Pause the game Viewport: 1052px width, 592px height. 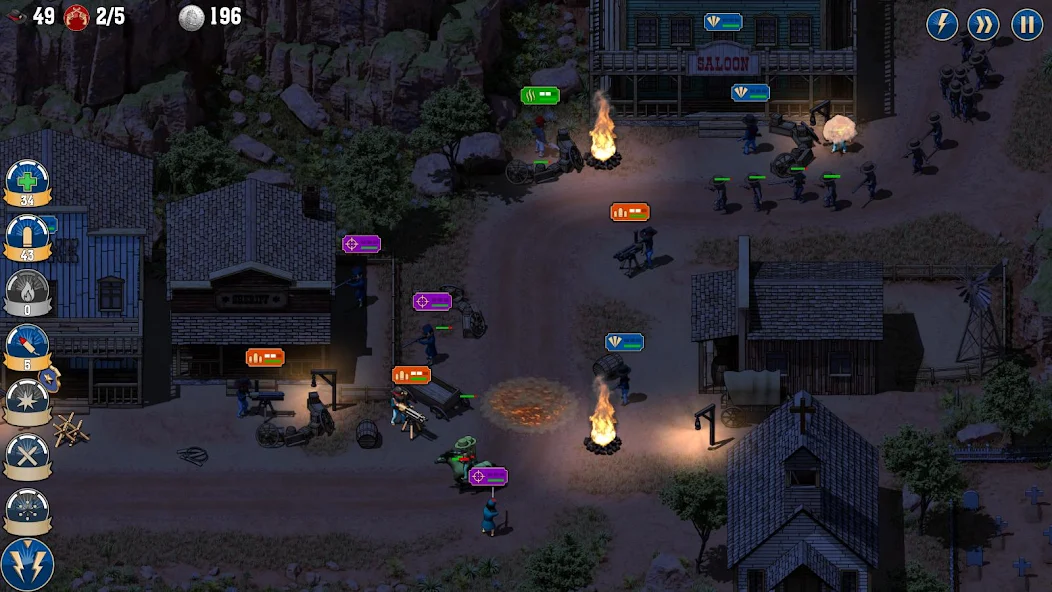pos(1027,24)
